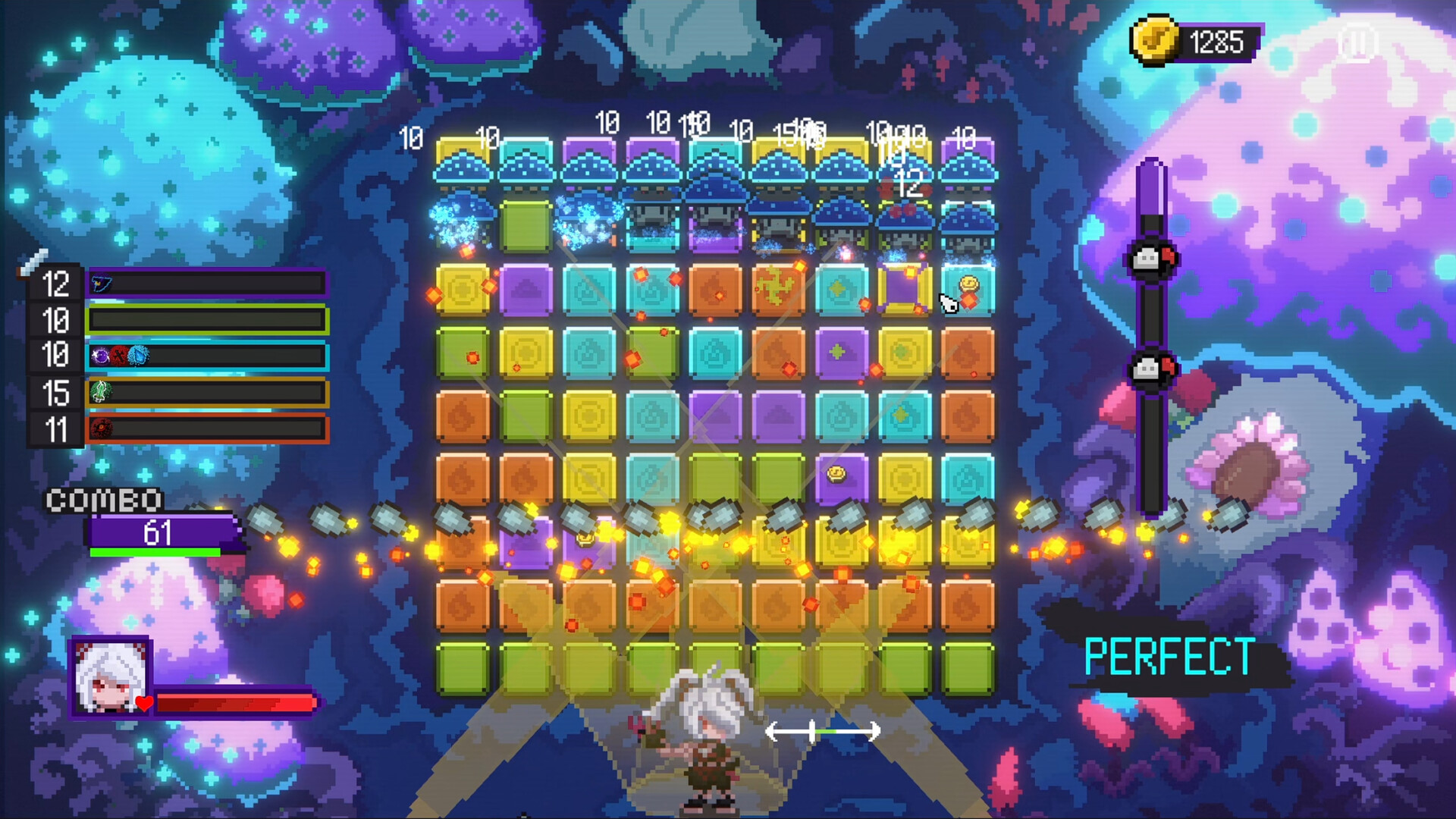The image size is (1456, 819).
Task: Pick the yellow-framed purple tile
Action: [904, 289]
